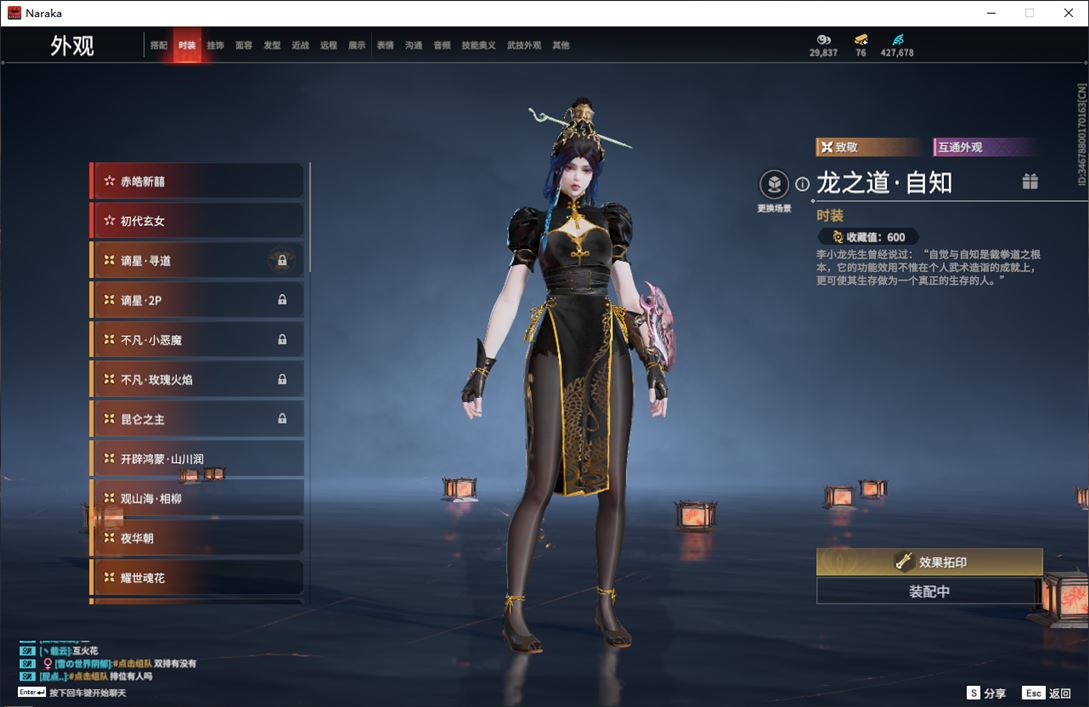
Task: Open the outfit info icon
Action: [x=802, y=184]
